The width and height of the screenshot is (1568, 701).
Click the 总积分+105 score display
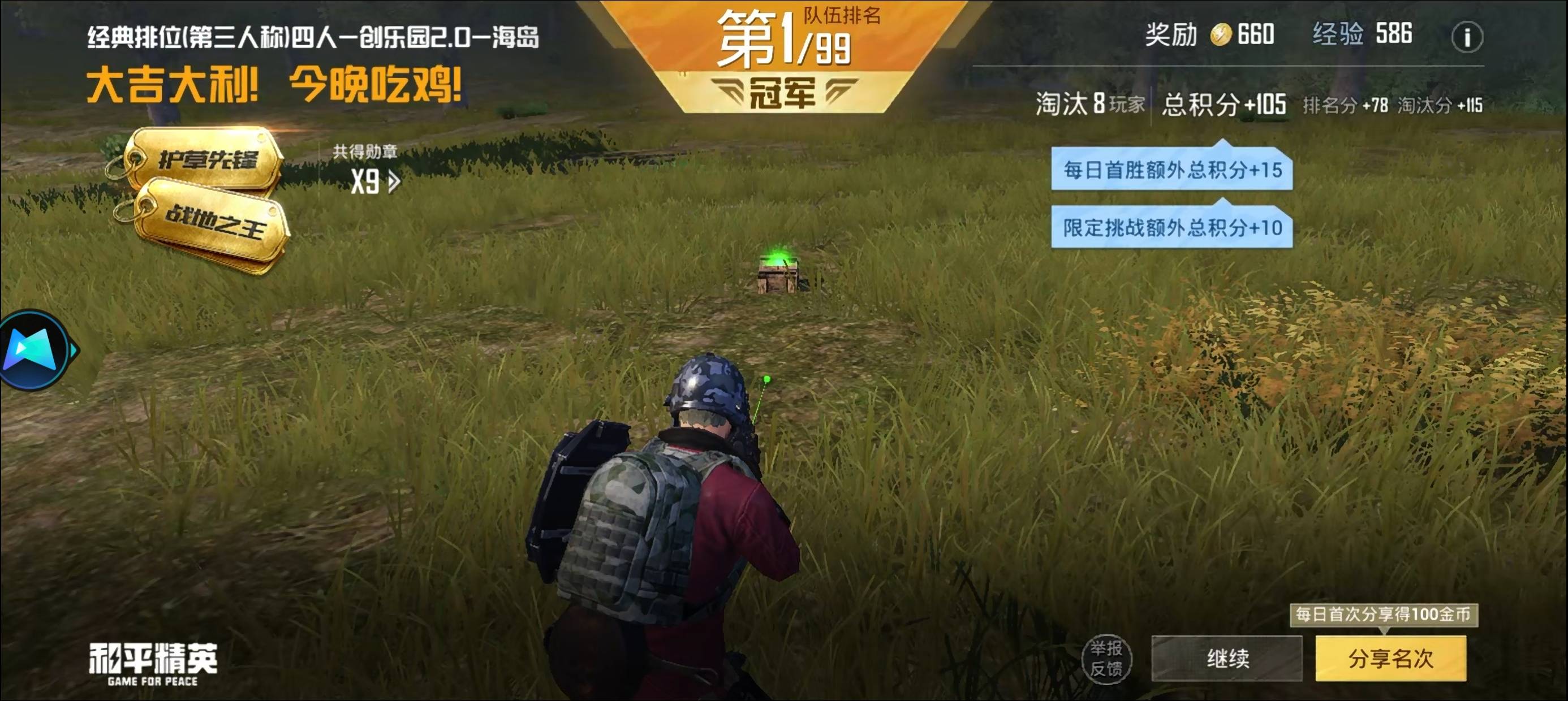tap(1225, 105)
